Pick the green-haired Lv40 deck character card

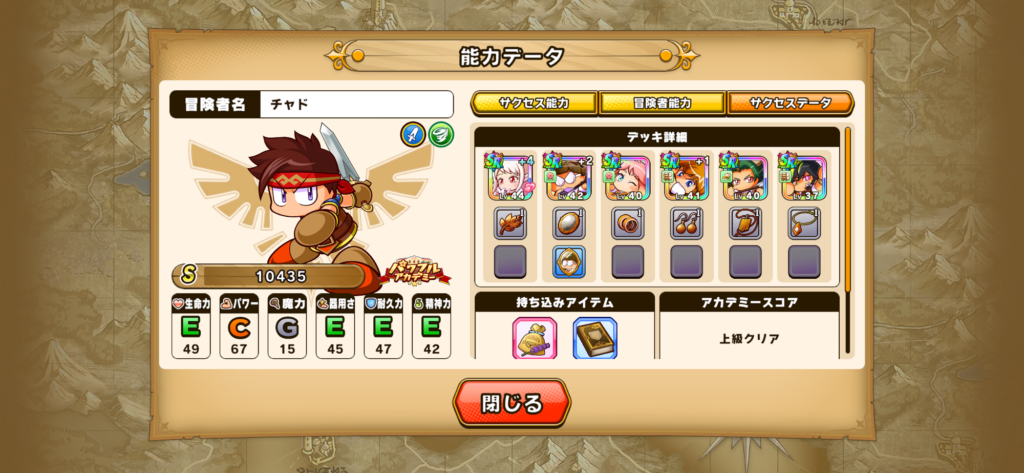coord(746,176)
